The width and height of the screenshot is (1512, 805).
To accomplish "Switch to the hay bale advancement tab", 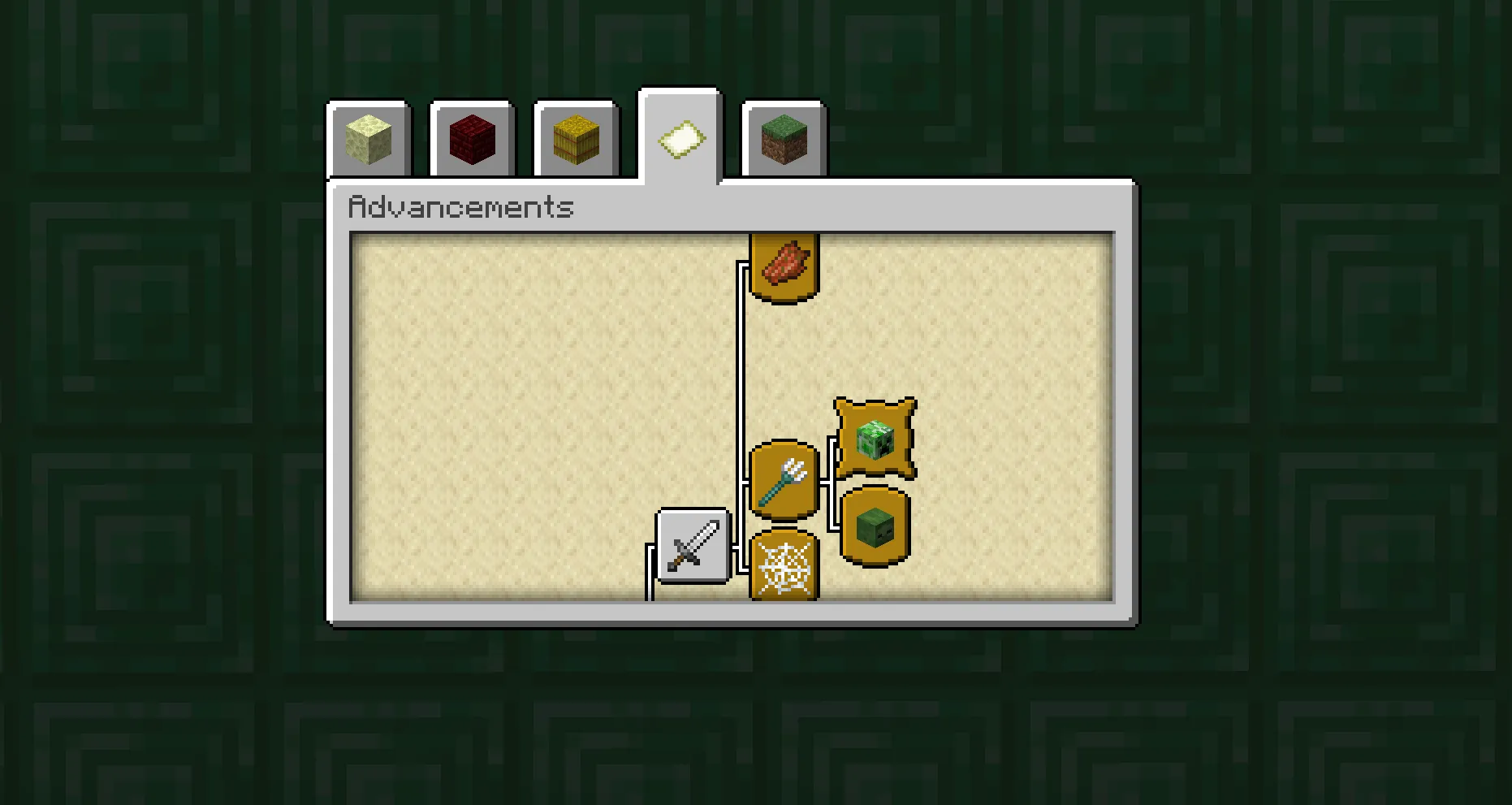I will 575,138.
